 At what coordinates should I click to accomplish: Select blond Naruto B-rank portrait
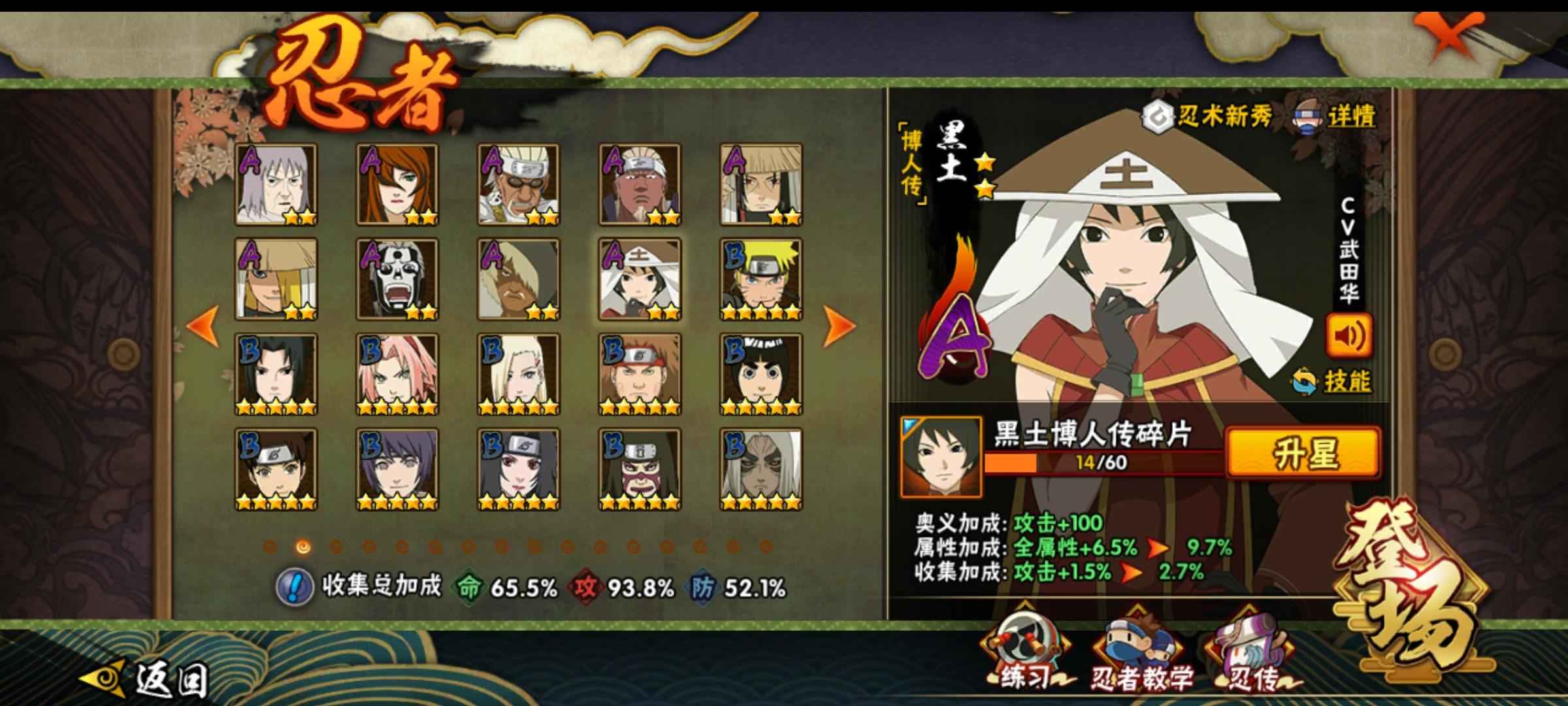click(761, 279)
